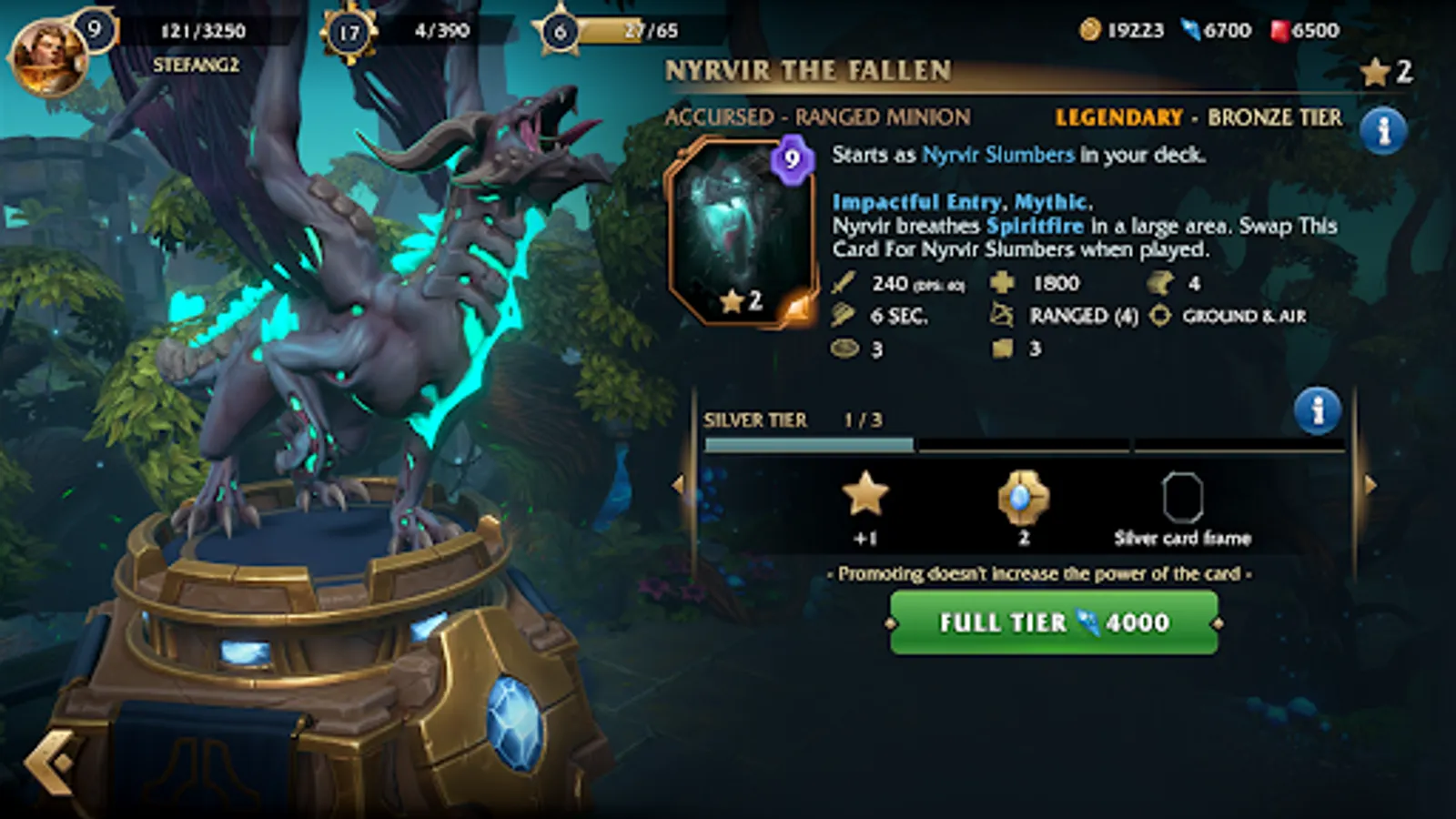Click the Ground & Air targeting icon
This screenshot has width=1456, height=819.
(1158, 316)
